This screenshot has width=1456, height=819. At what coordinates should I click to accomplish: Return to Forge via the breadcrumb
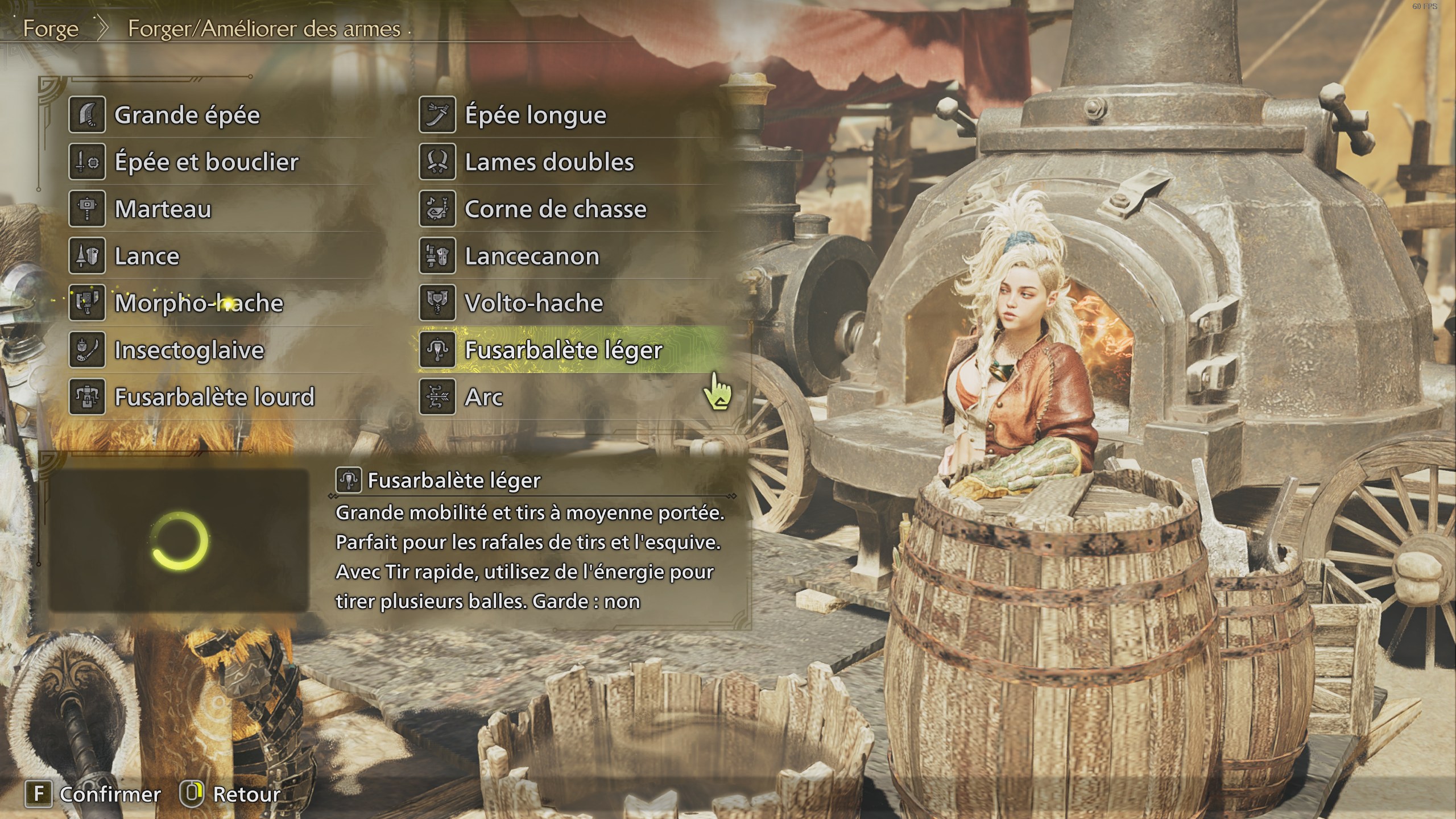[x=51, y=29]
